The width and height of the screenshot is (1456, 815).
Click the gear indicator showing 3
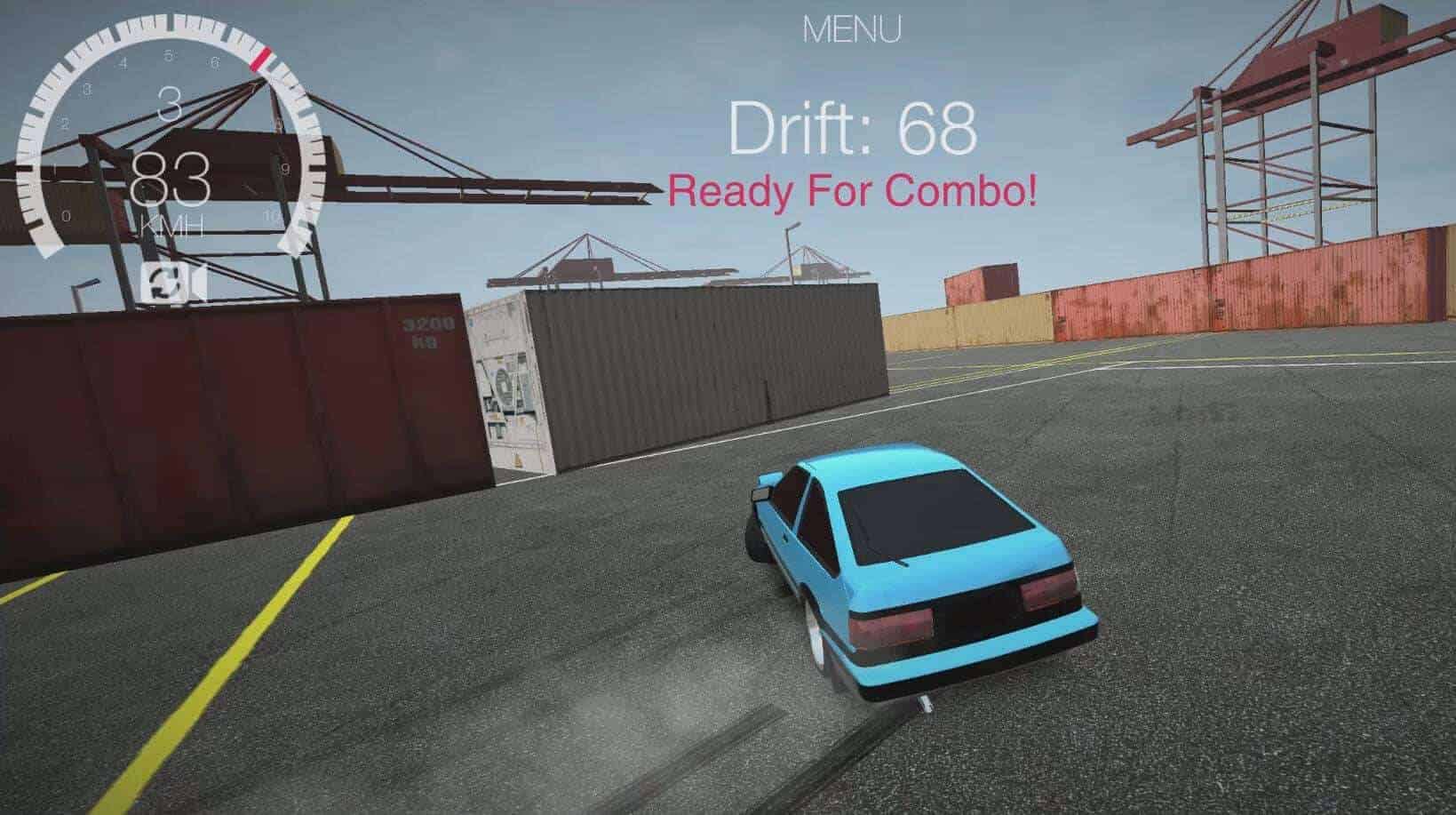(167, 102)
